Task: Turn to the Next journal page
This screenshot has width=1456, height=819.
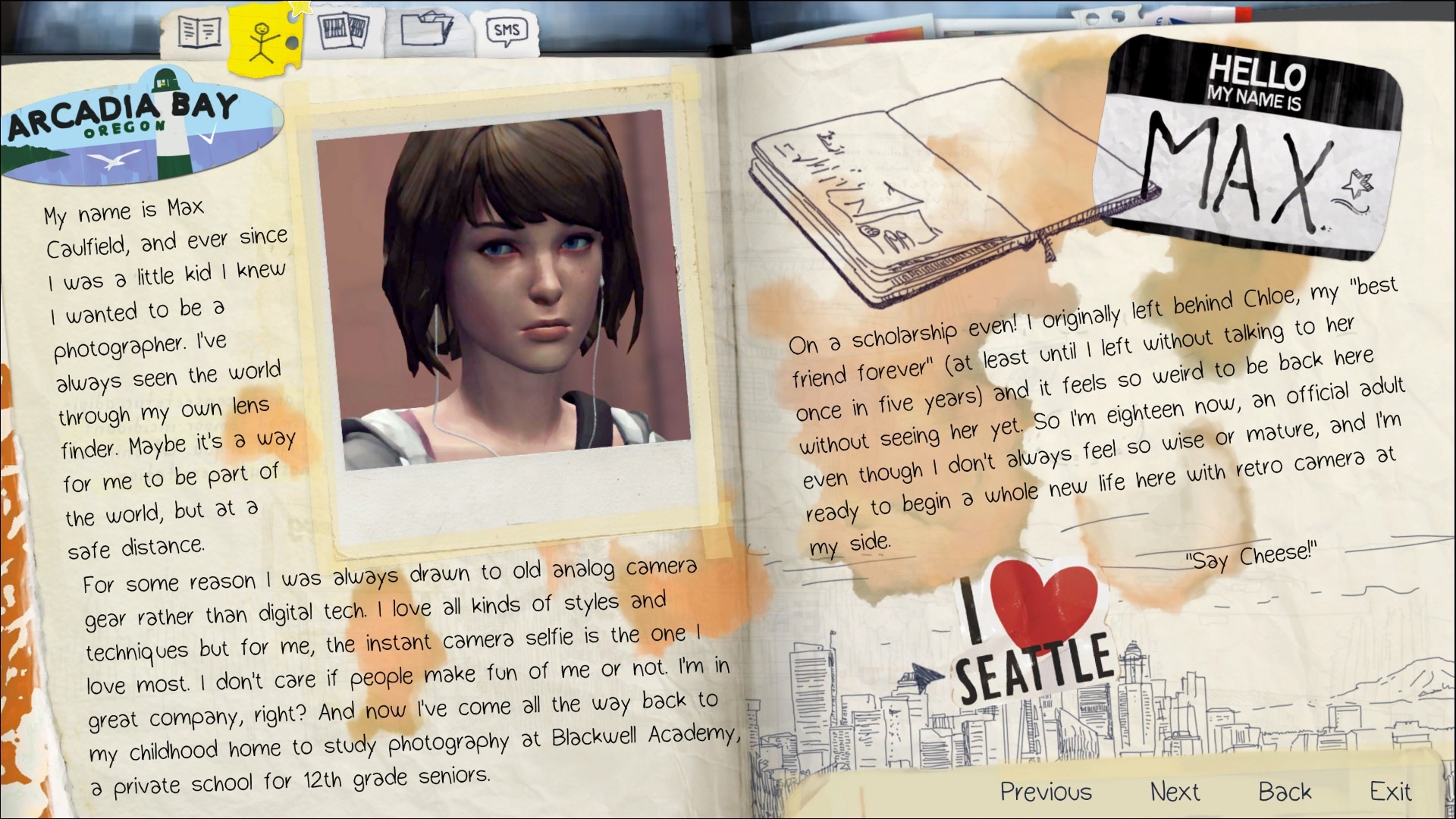Action: tap(1175, 792)
